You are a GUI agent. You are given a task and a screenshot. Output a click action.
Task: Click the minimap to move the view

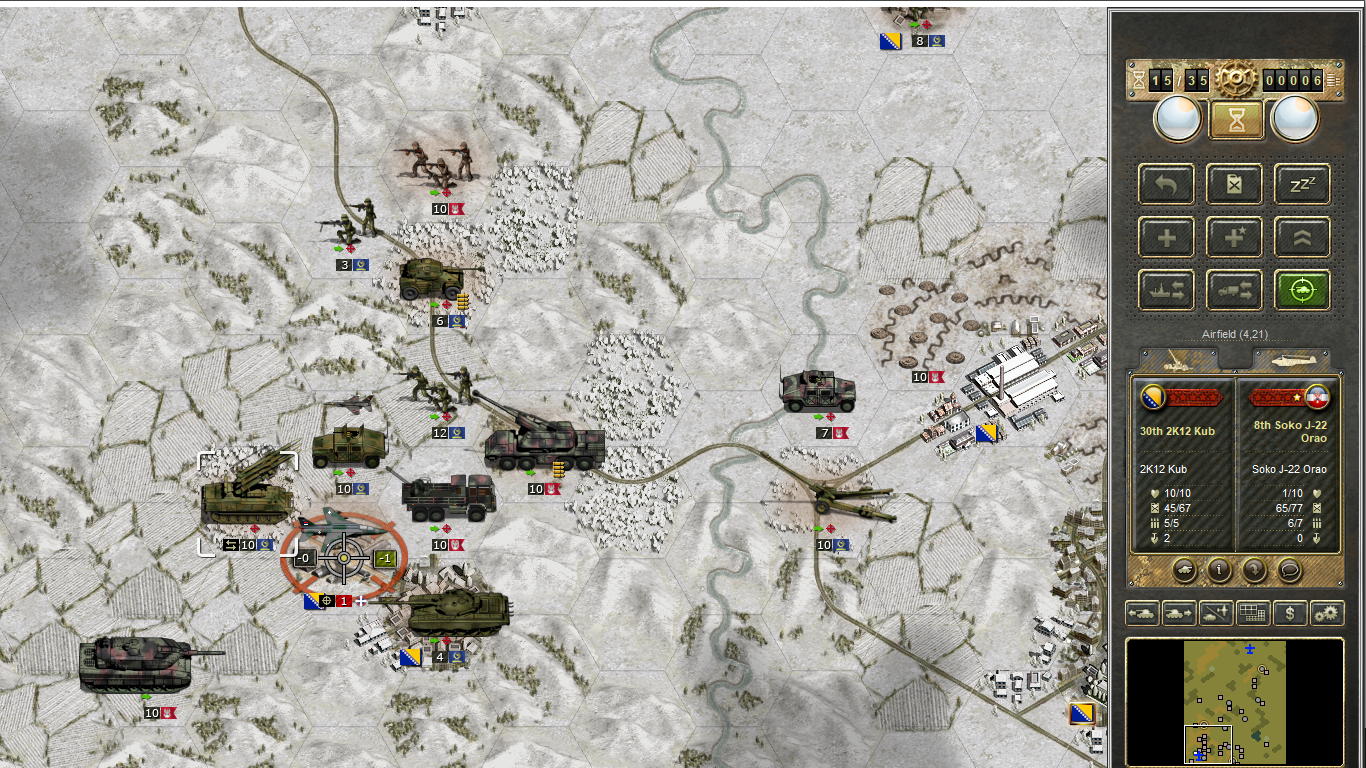(x=1234, y=701)
